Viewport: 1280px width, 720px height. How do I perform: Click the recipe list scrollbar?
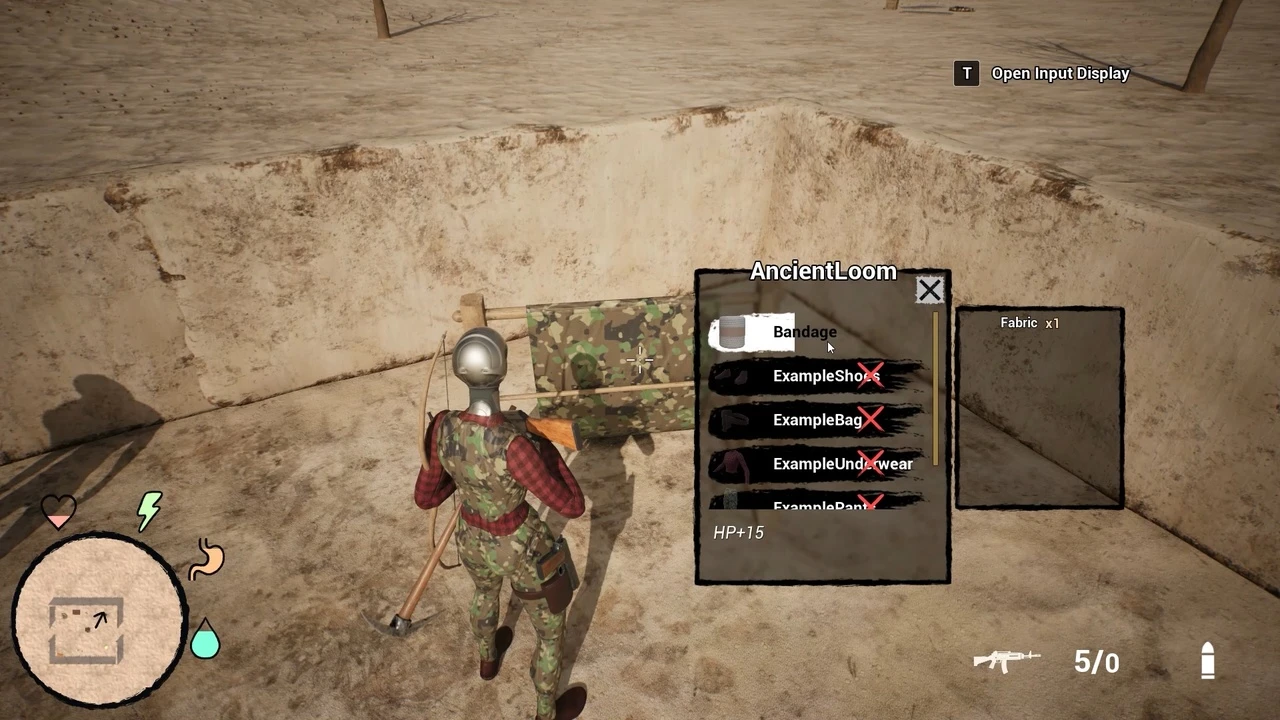pyautogui.click(x=936, y=388)
